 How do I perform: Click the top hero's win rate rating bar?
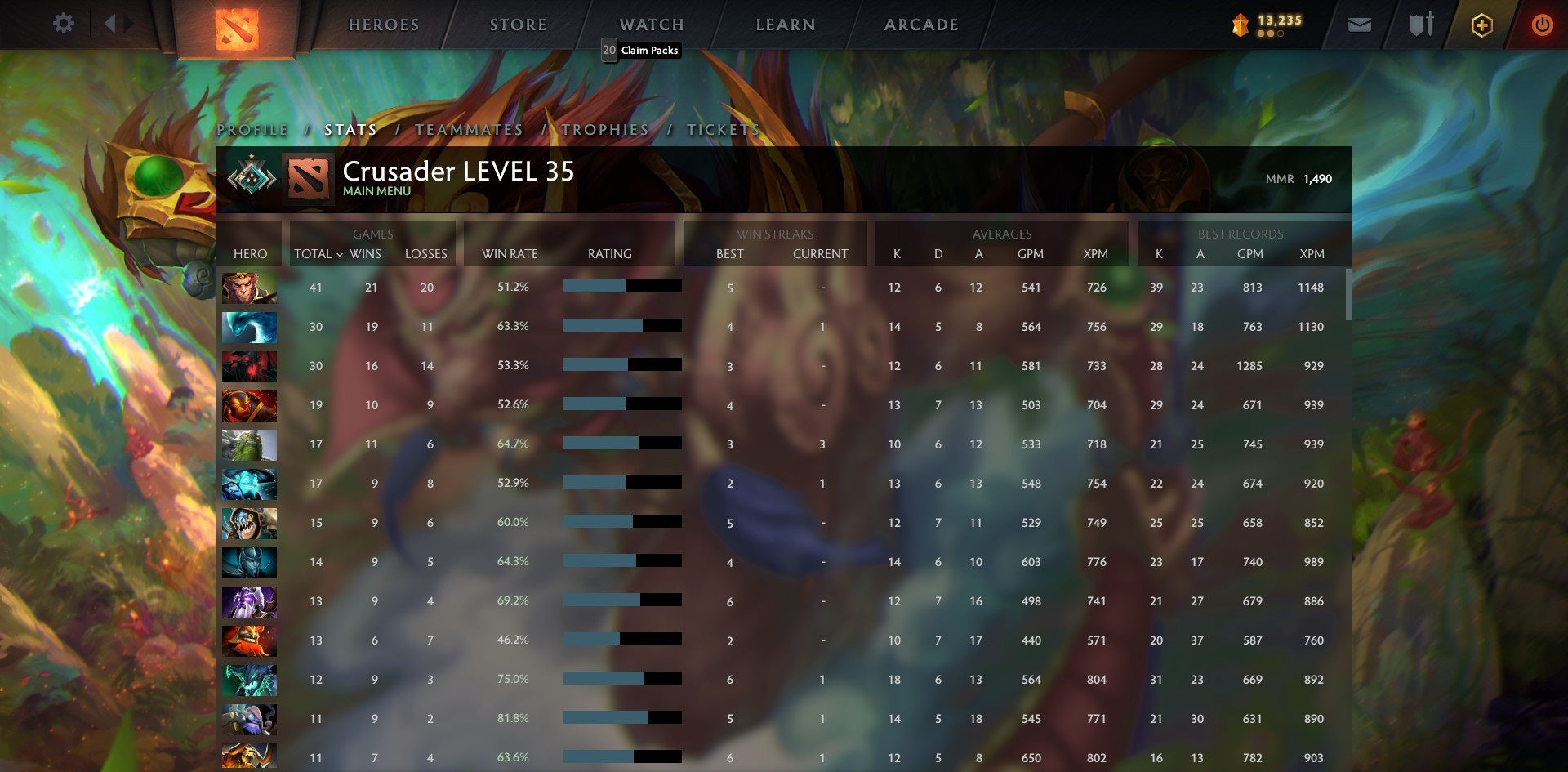tap(621, 287)
